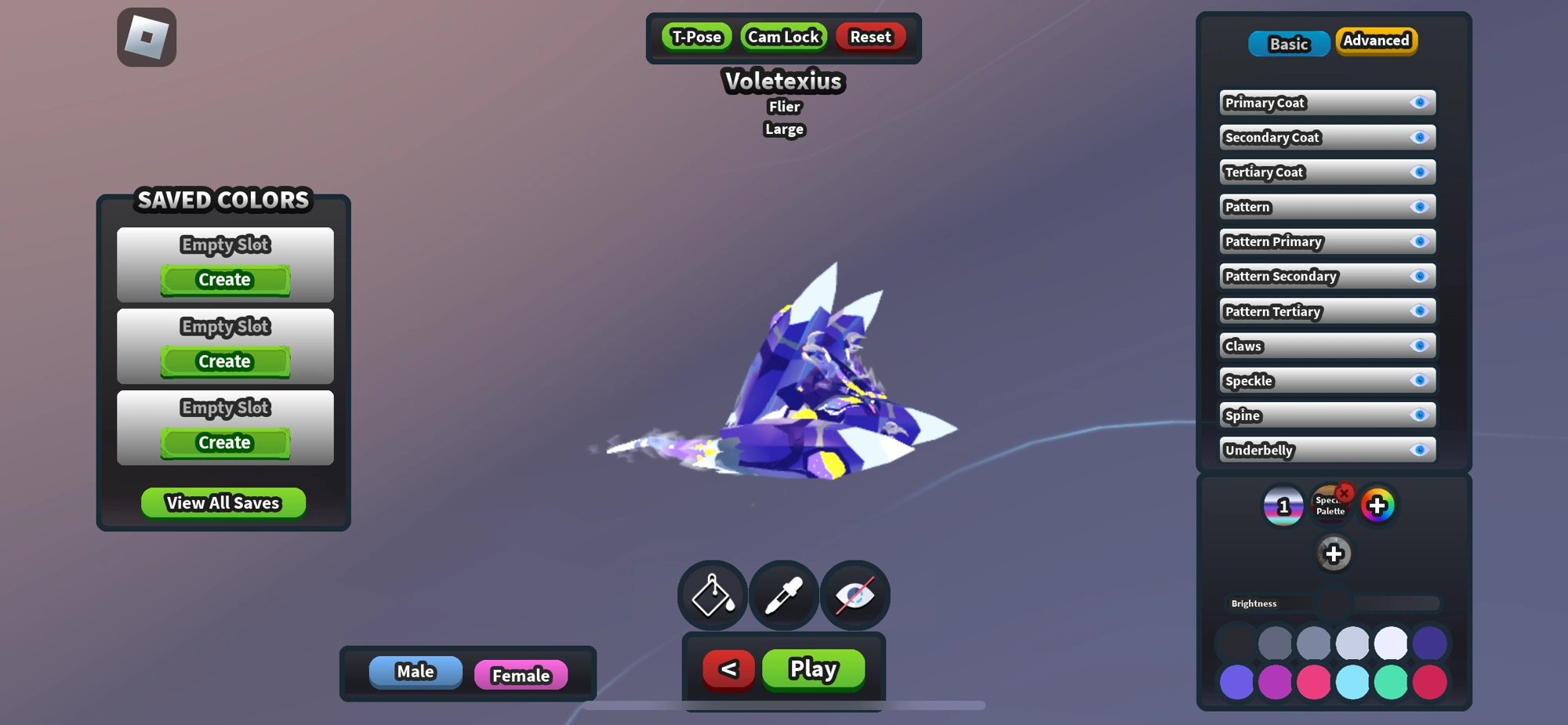This screenshot has width=1568, height=725.
Task: Expand the Pattern Secondary section
Action: [x=1327, y=276]
